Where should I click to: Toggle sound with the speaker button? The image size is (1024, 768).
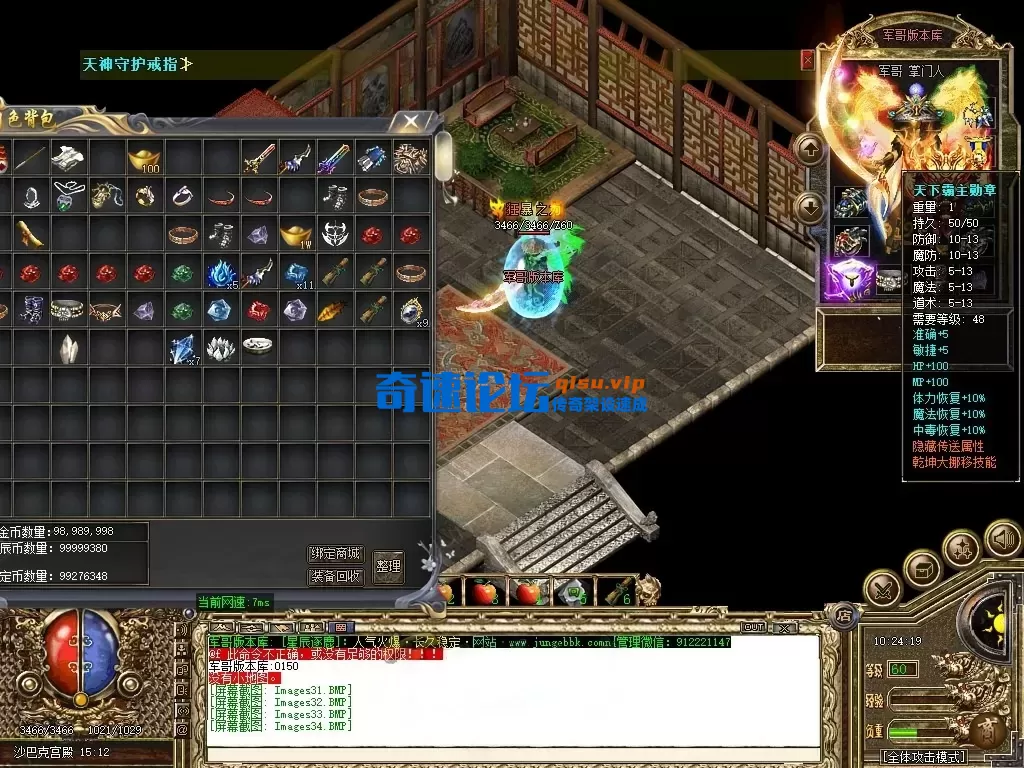(x=1001, y=539)
